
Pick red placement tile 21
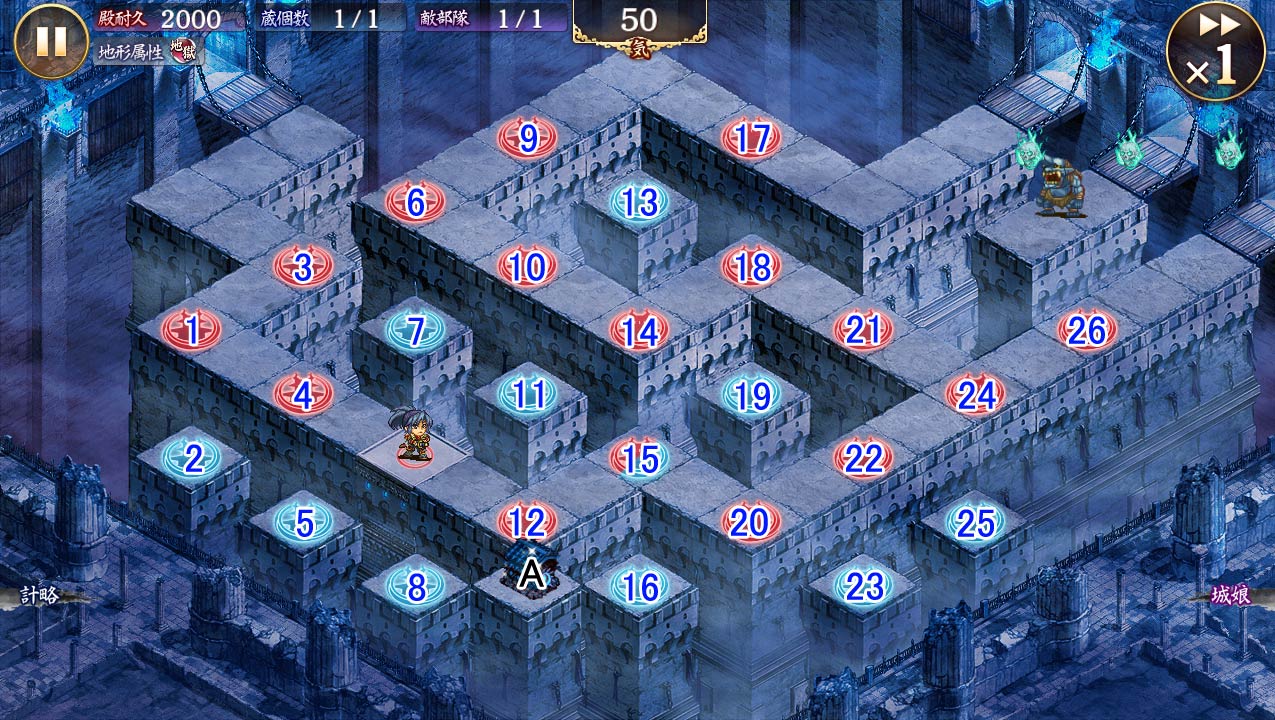863,329
